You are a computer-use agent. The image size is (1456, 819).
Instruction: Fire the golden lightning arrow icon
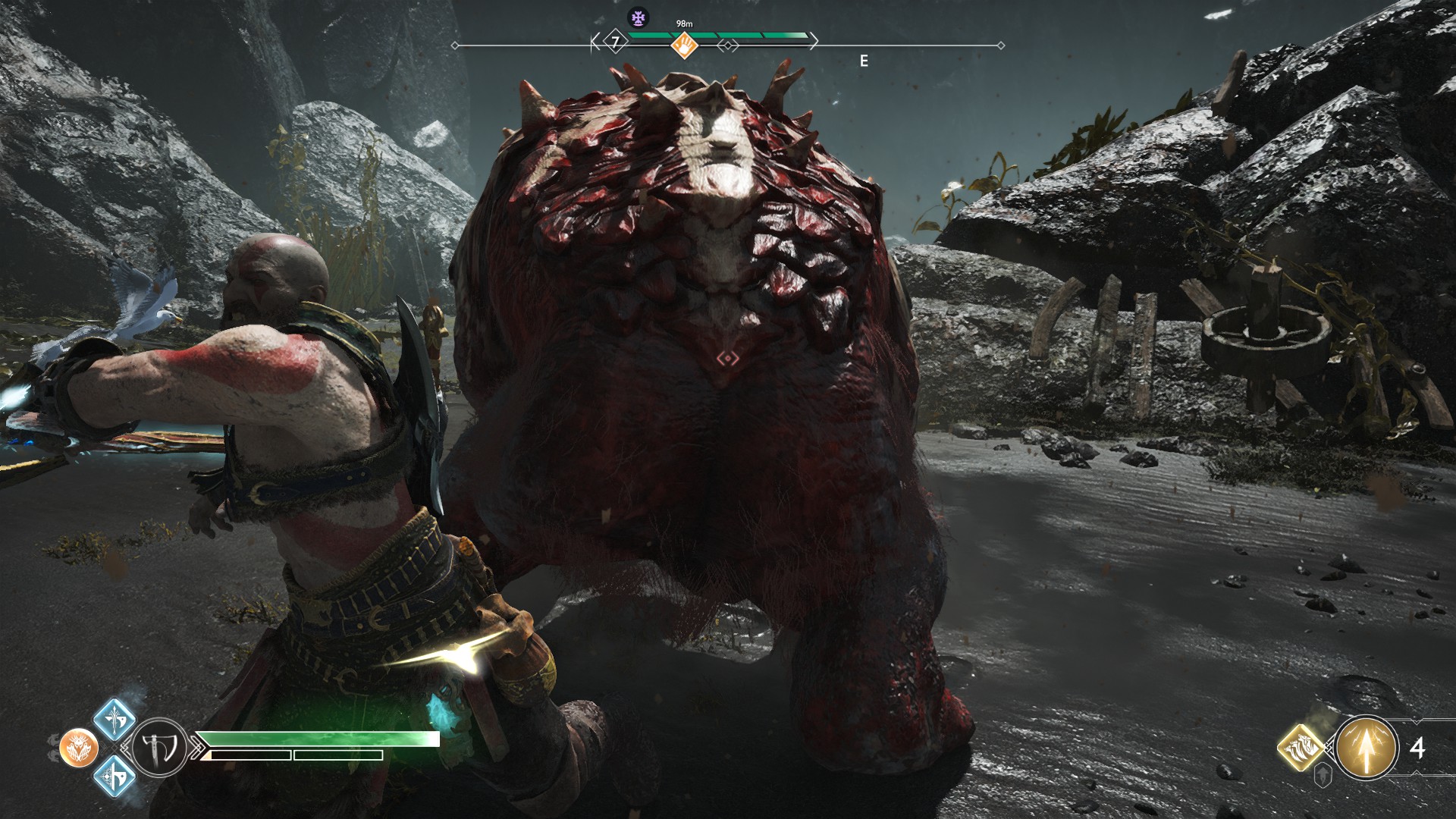[x=1367, y=748]
